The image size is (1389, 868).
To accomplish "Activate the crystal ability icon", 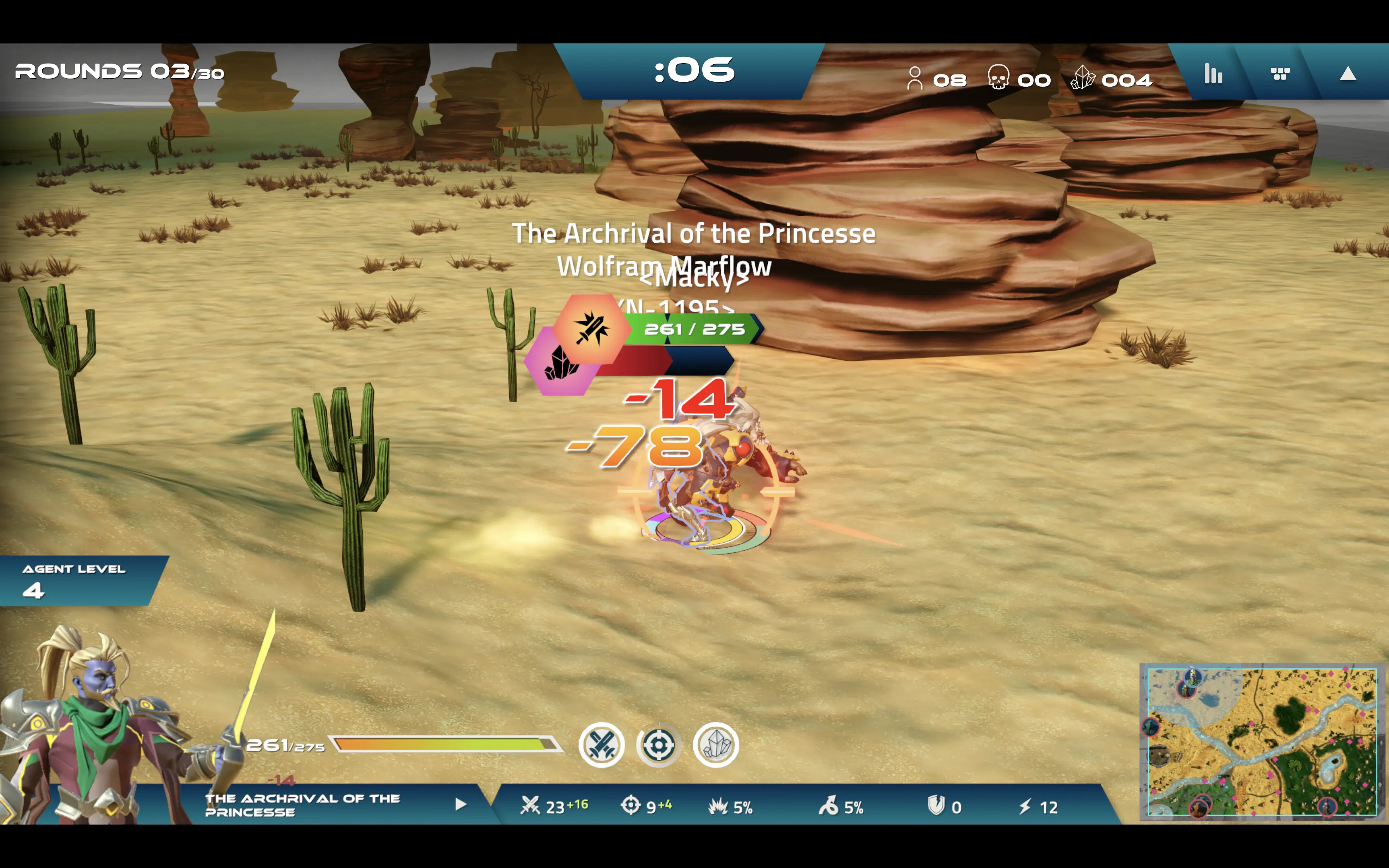I will [716, 745].
